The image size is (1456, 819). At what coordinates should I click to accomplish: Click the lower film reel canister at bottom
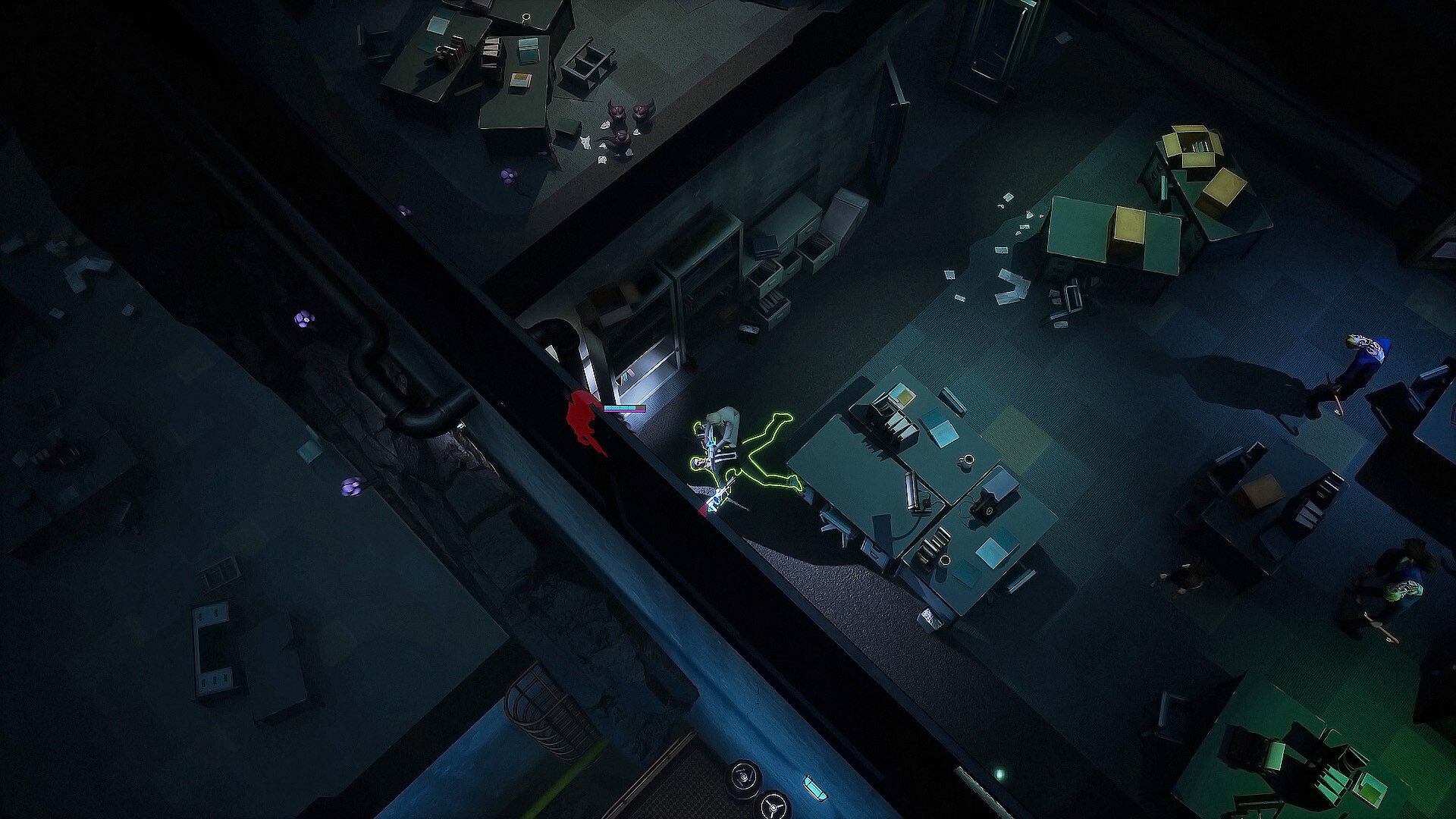(773, 809)
